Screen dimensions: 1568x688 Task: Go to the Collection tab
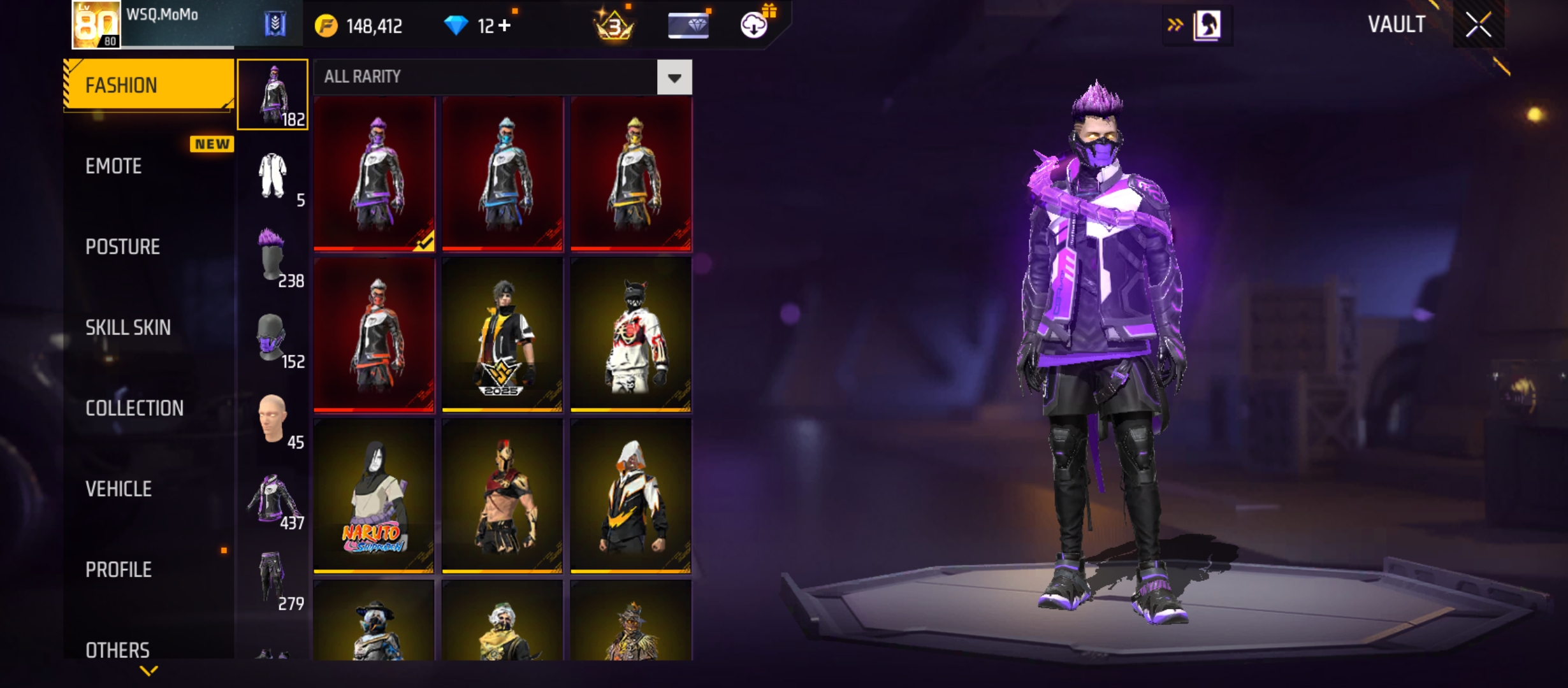tap(134, 408)
